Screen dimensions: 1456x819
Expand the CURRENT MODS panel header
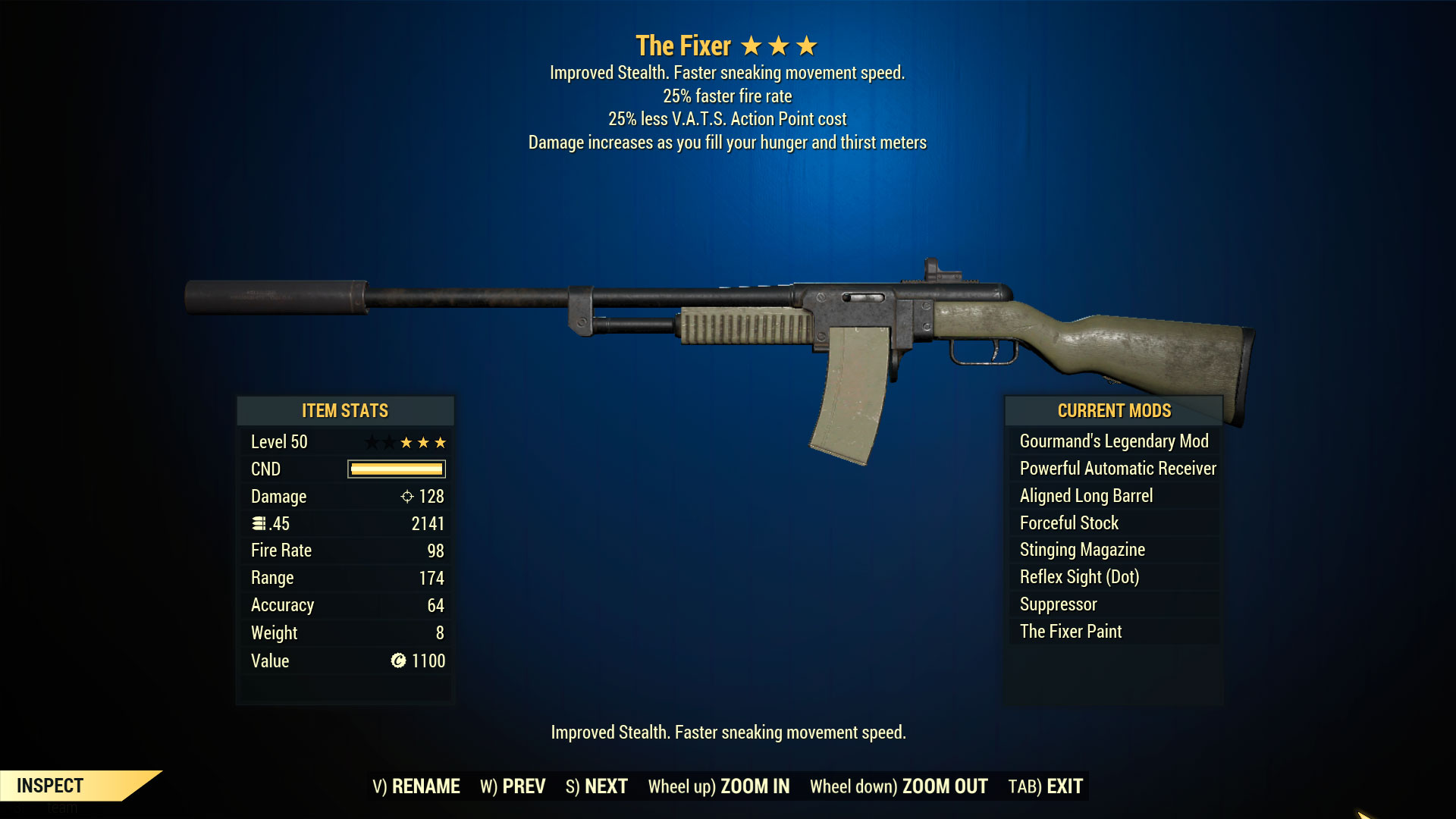tap(1113, 411)
